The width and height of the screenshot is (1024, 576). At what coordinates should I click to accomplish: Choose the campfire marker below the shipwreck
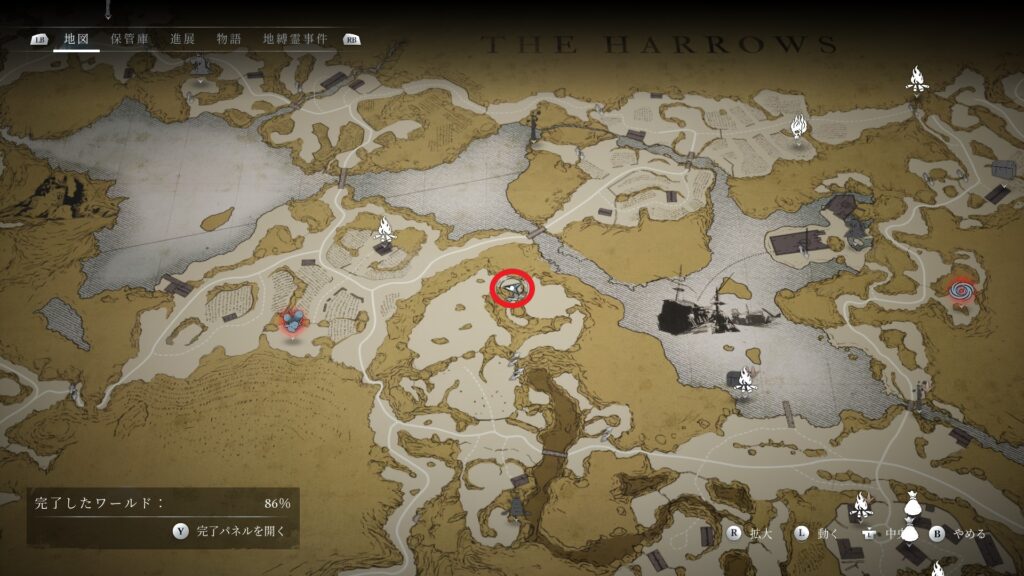click(743, 378)
